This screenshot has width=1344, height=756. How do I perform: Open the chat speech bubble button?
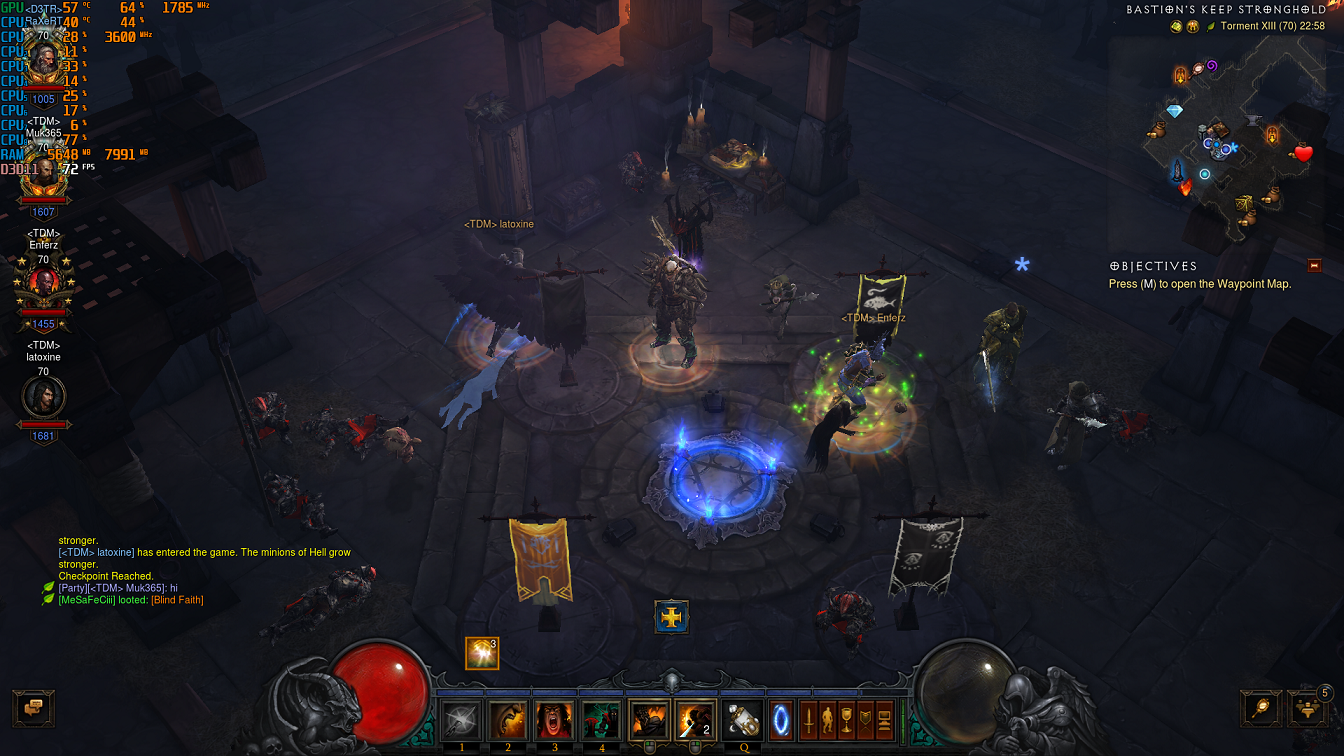tap(33, 707)
